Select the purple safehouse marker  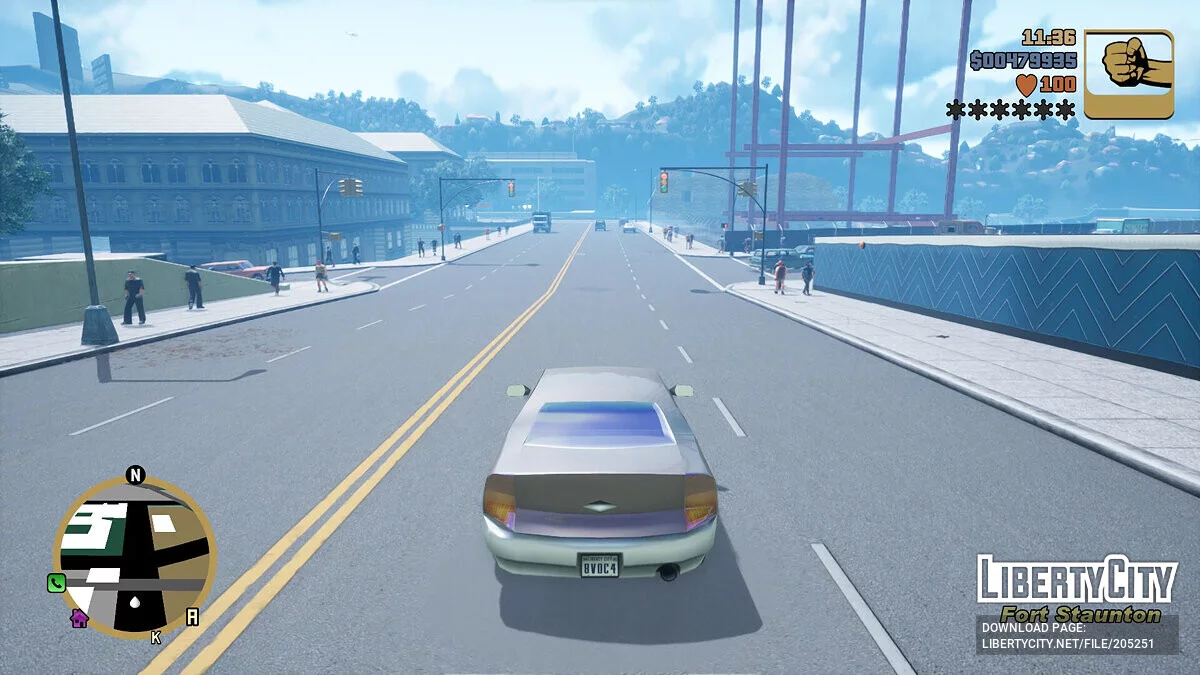(79, 618)
